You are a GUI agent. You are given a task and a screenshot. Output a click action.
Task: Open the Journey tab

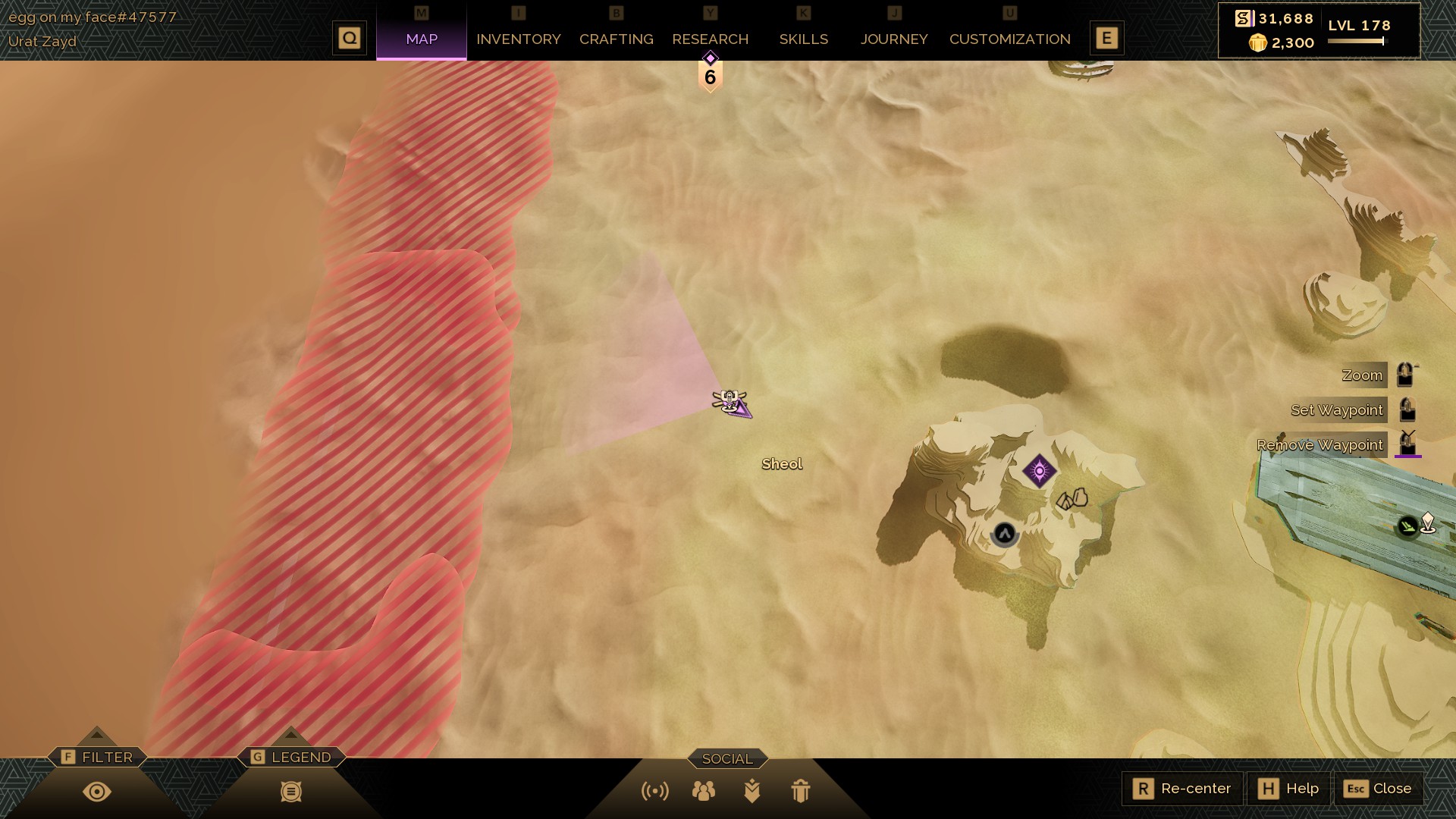click(x=893, y=39)
